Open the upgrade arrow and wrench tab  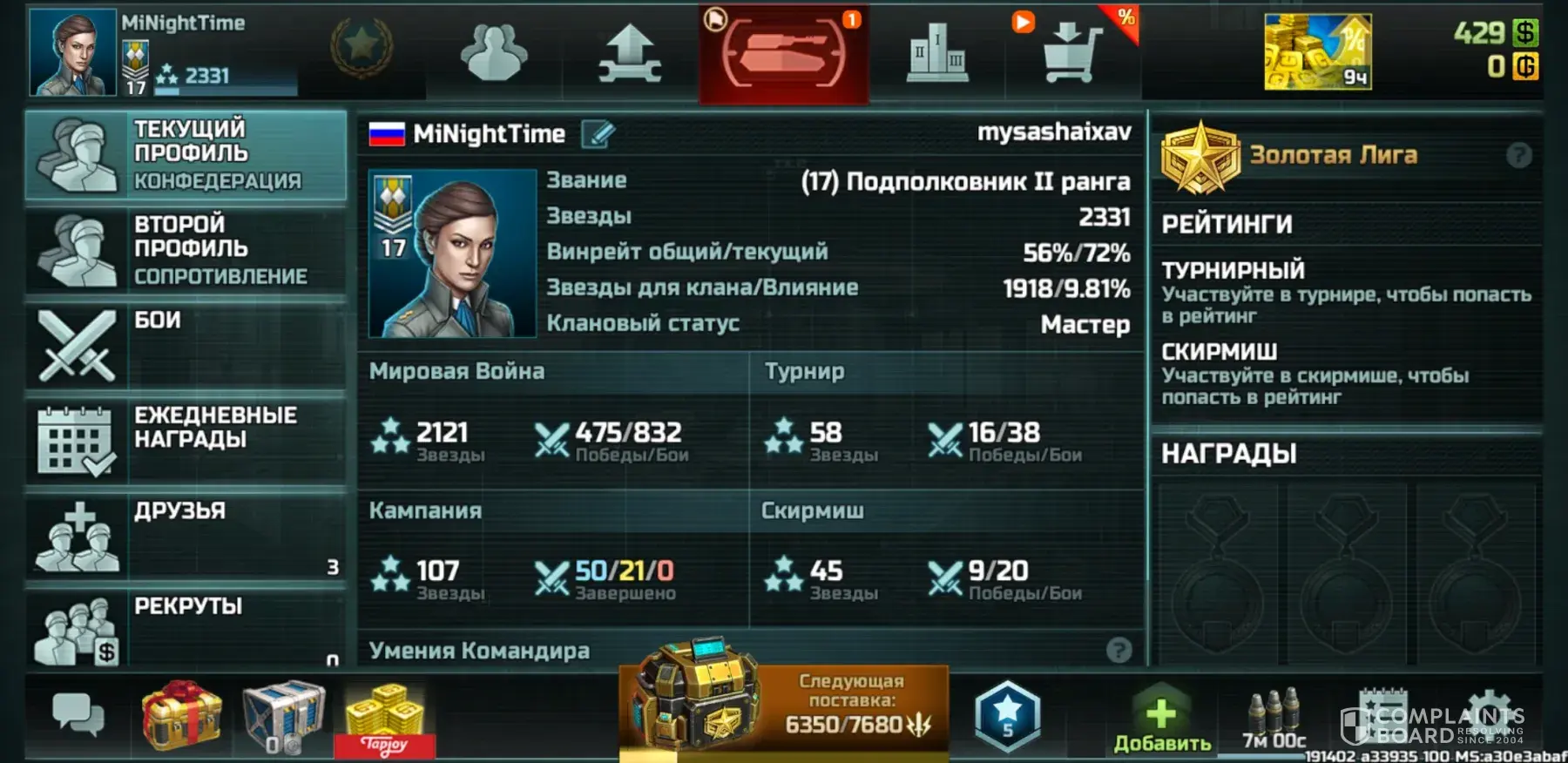click(x=630, y=54)
